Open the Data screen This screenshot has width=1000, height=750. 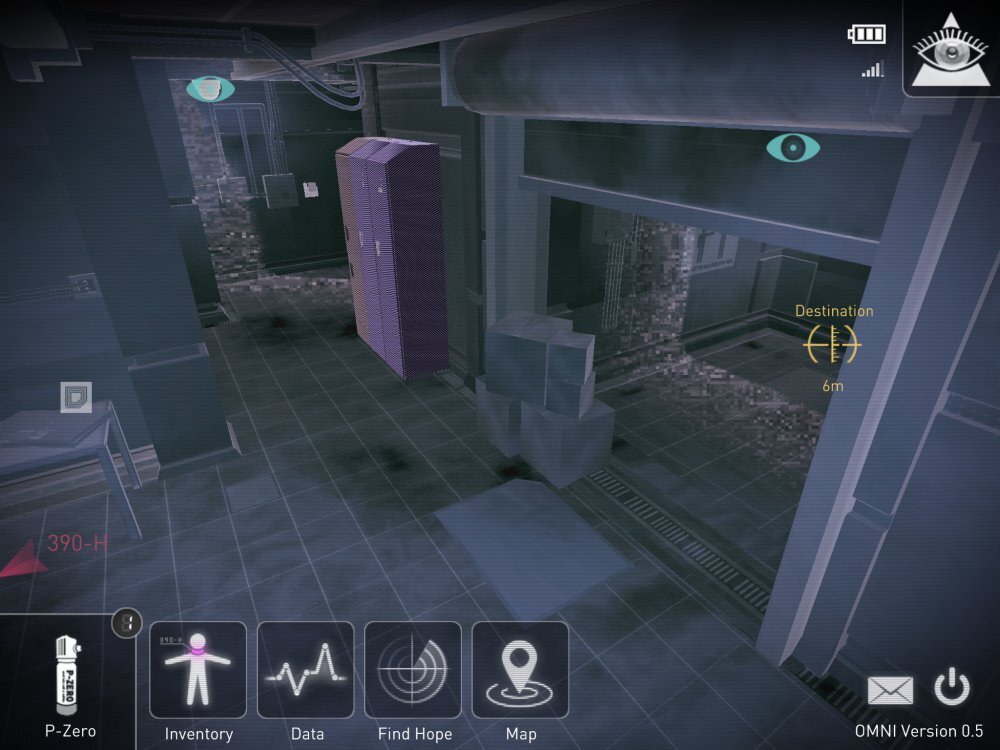[x=306, y=670]
